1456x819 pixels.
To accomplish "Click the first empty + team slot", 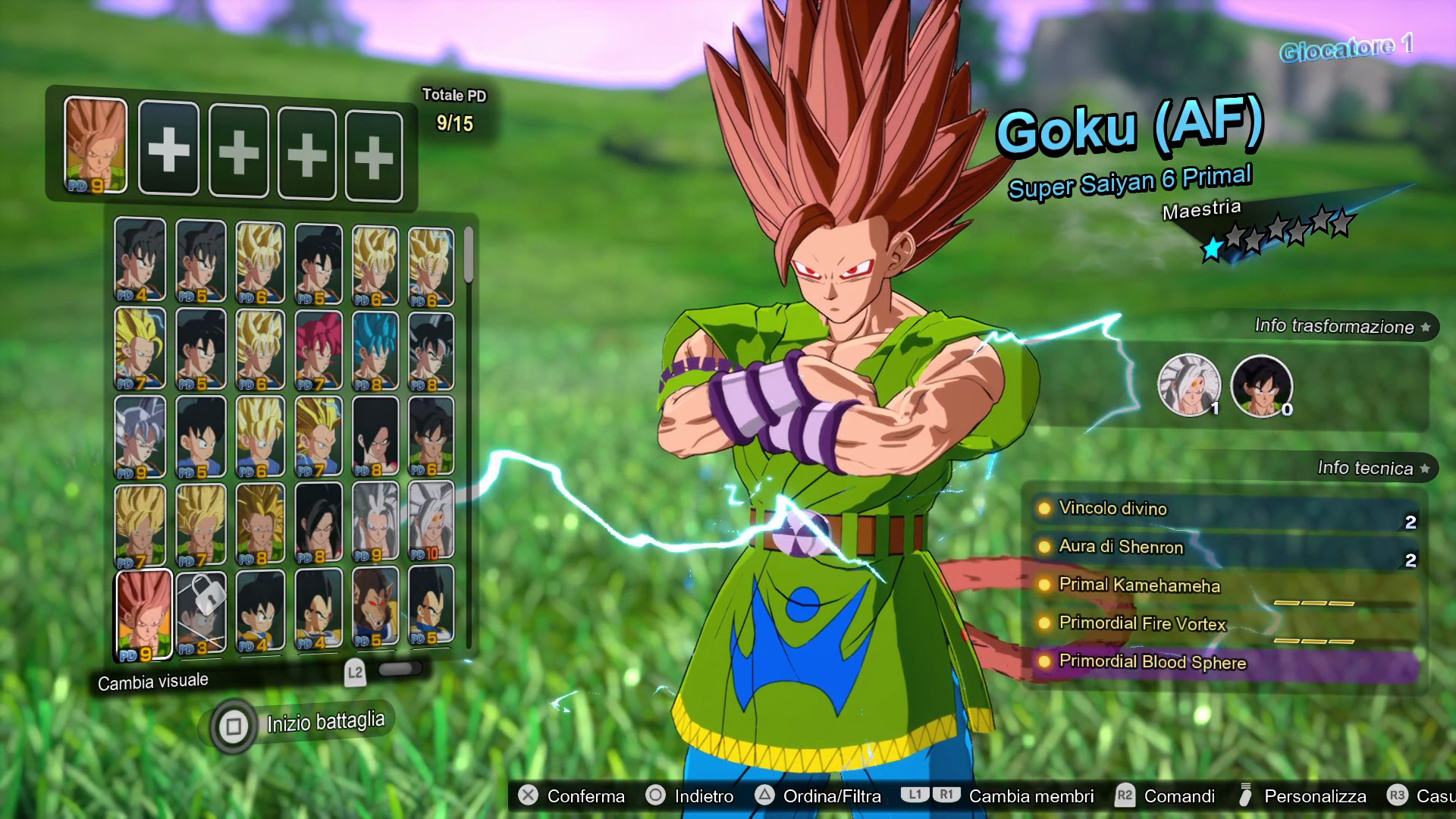I will (168, 149).
